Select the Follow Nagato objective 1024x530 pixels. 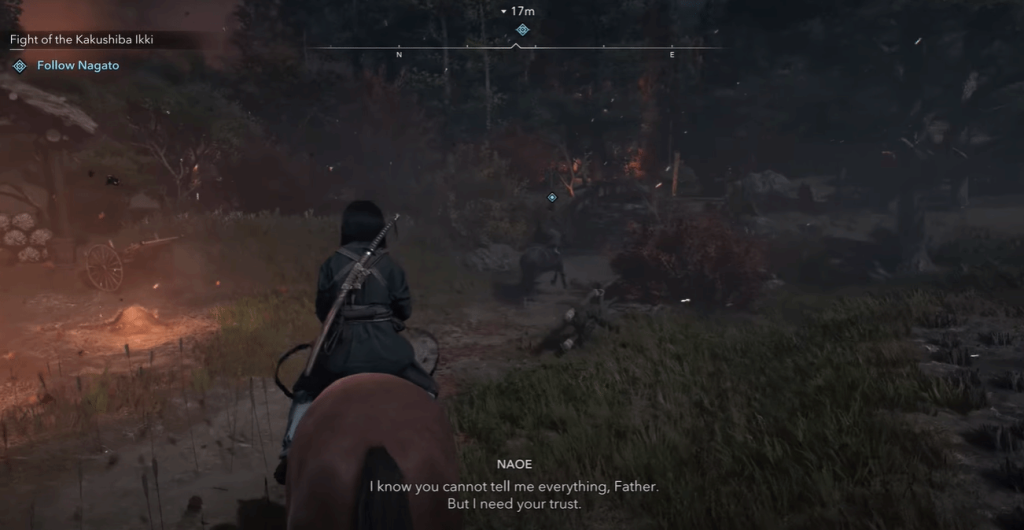(78, 66)
